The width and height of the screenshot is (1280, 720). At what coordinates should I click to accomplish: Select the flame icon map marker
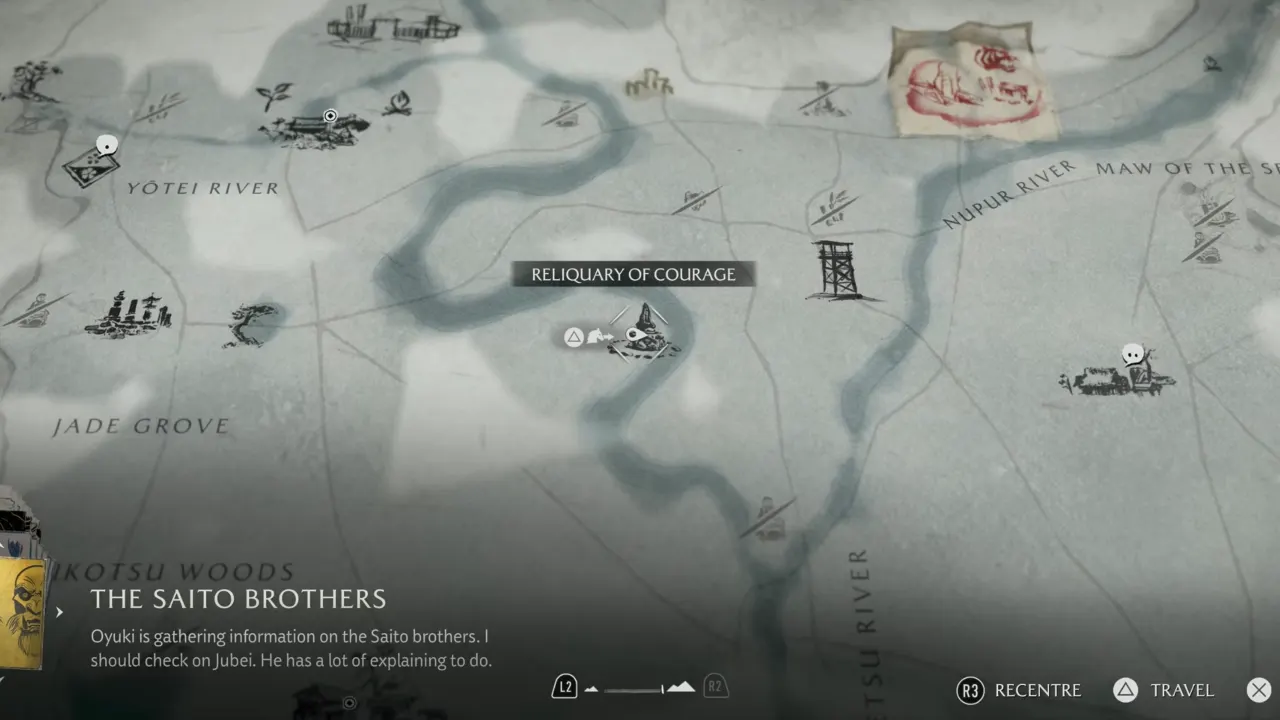pos(399,101)
